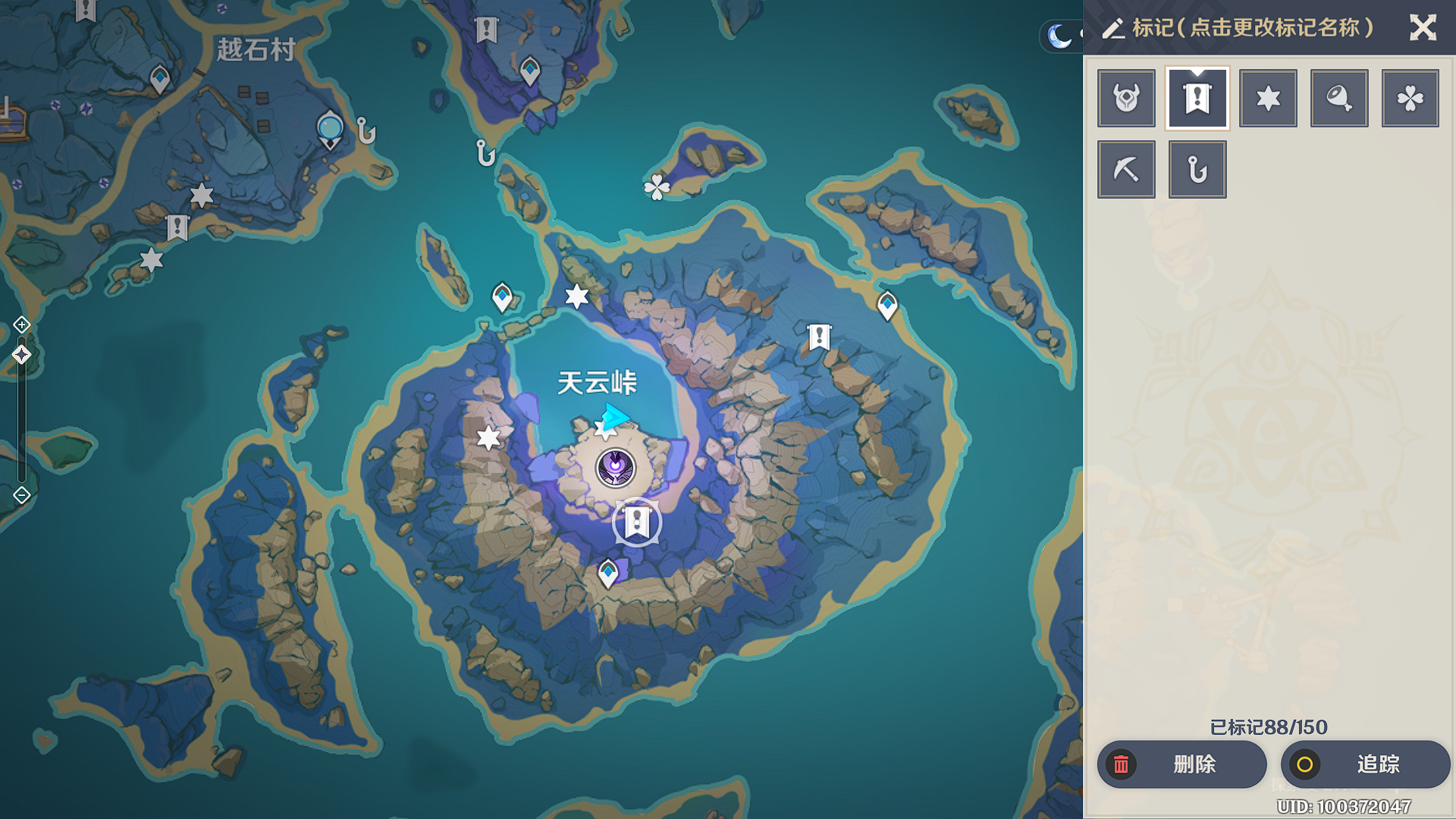
Task: Zoom in the map with plus button
Action: [21, 325]
